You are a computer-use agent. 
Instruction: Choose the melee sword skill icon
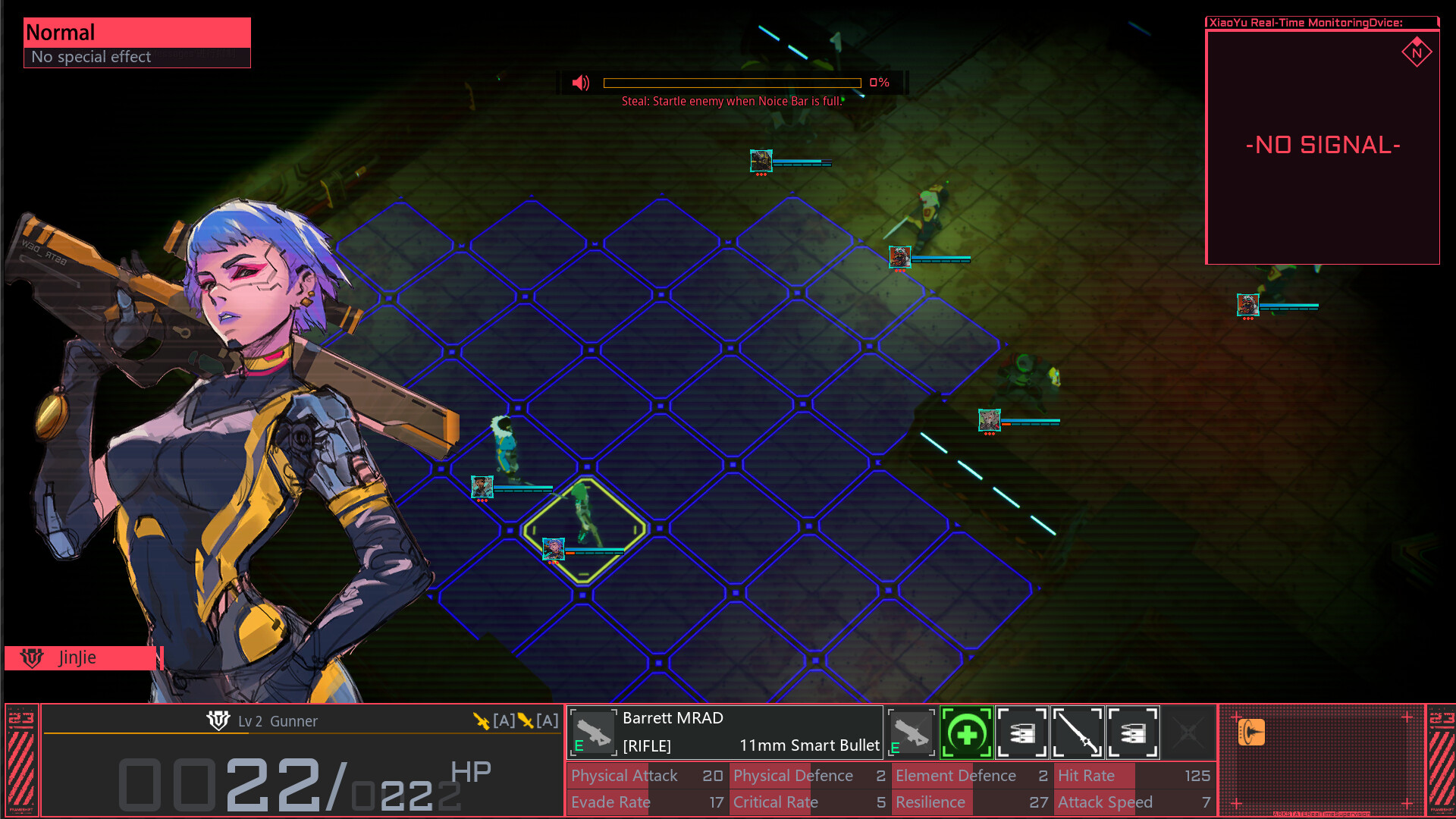pyautogui.click(x=1078, y=732)
